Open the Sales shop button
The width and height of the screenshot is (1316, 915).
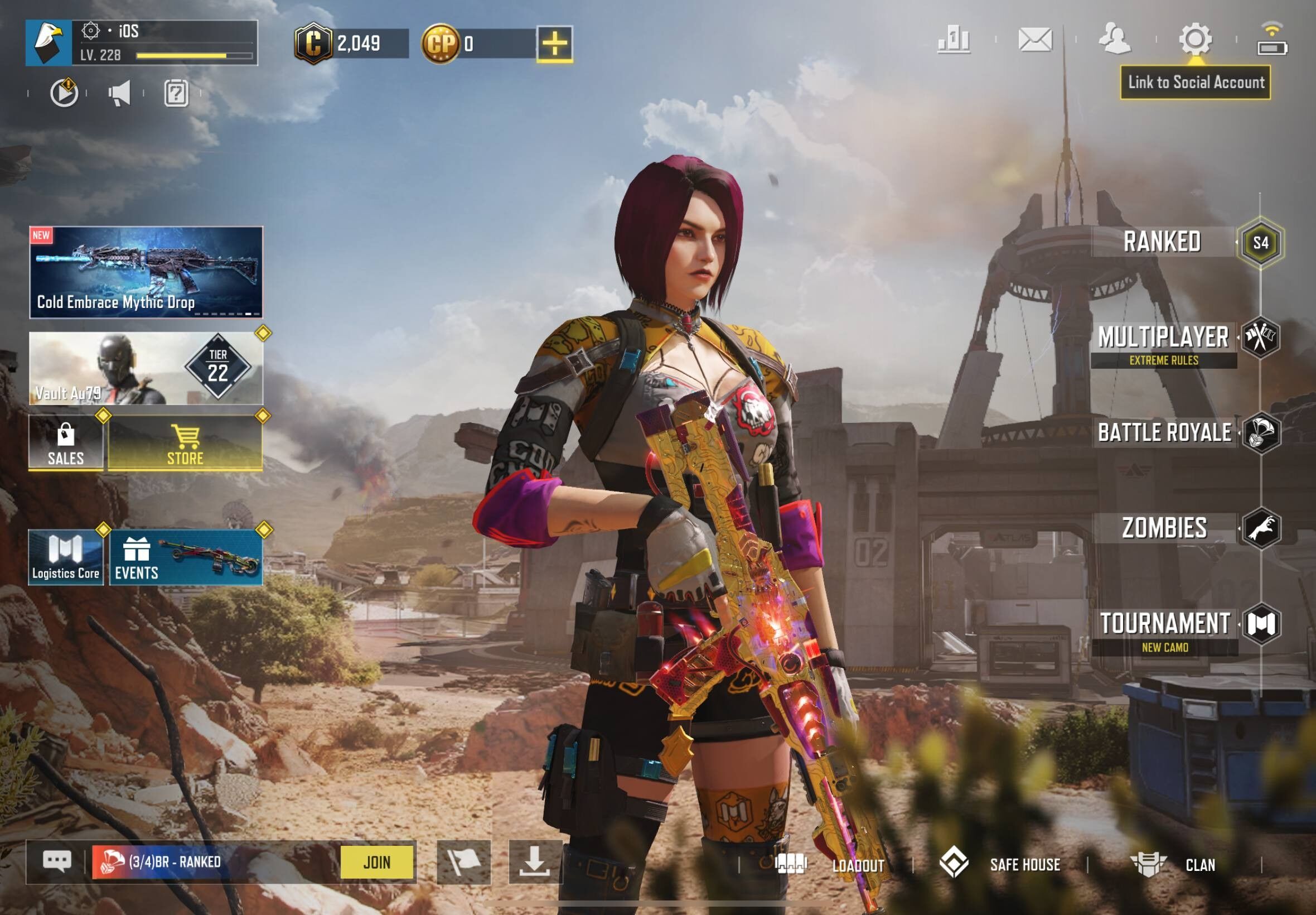(x=66, y=443)
